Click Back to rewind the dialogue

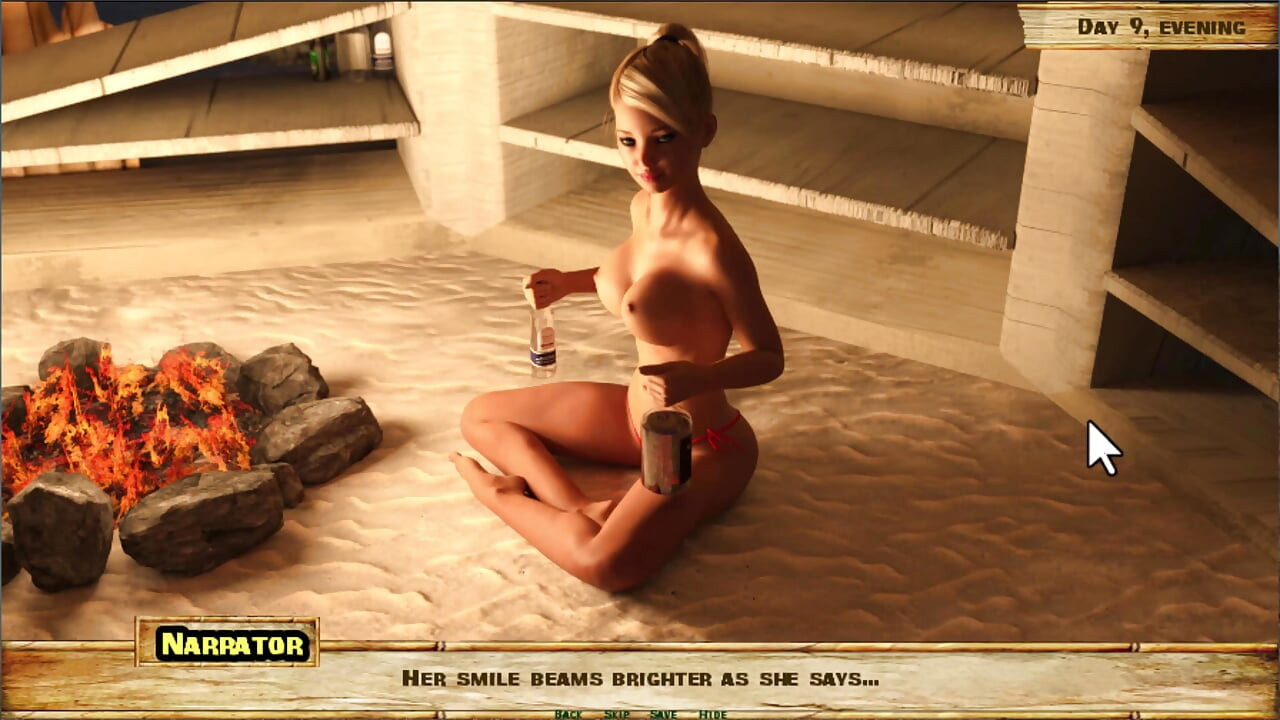568,715
